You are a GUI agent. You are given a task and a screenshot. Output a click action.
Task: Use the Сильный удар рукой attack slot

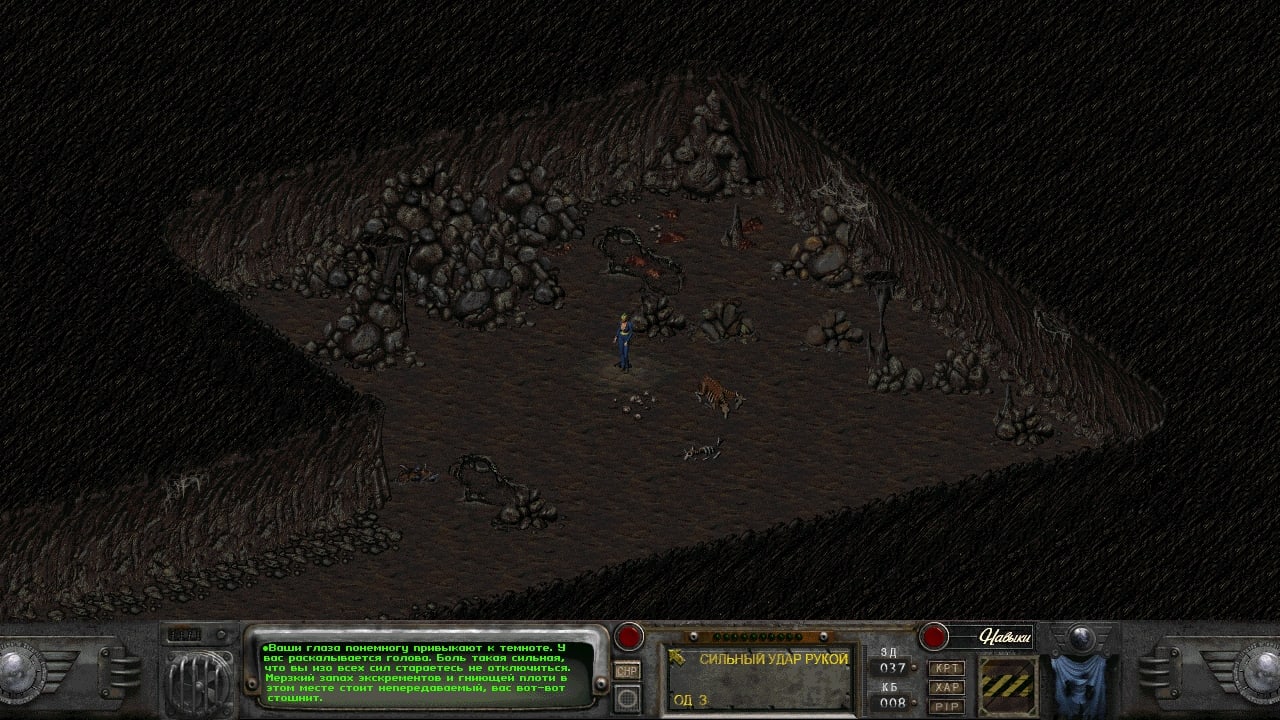tap(760, 678)
